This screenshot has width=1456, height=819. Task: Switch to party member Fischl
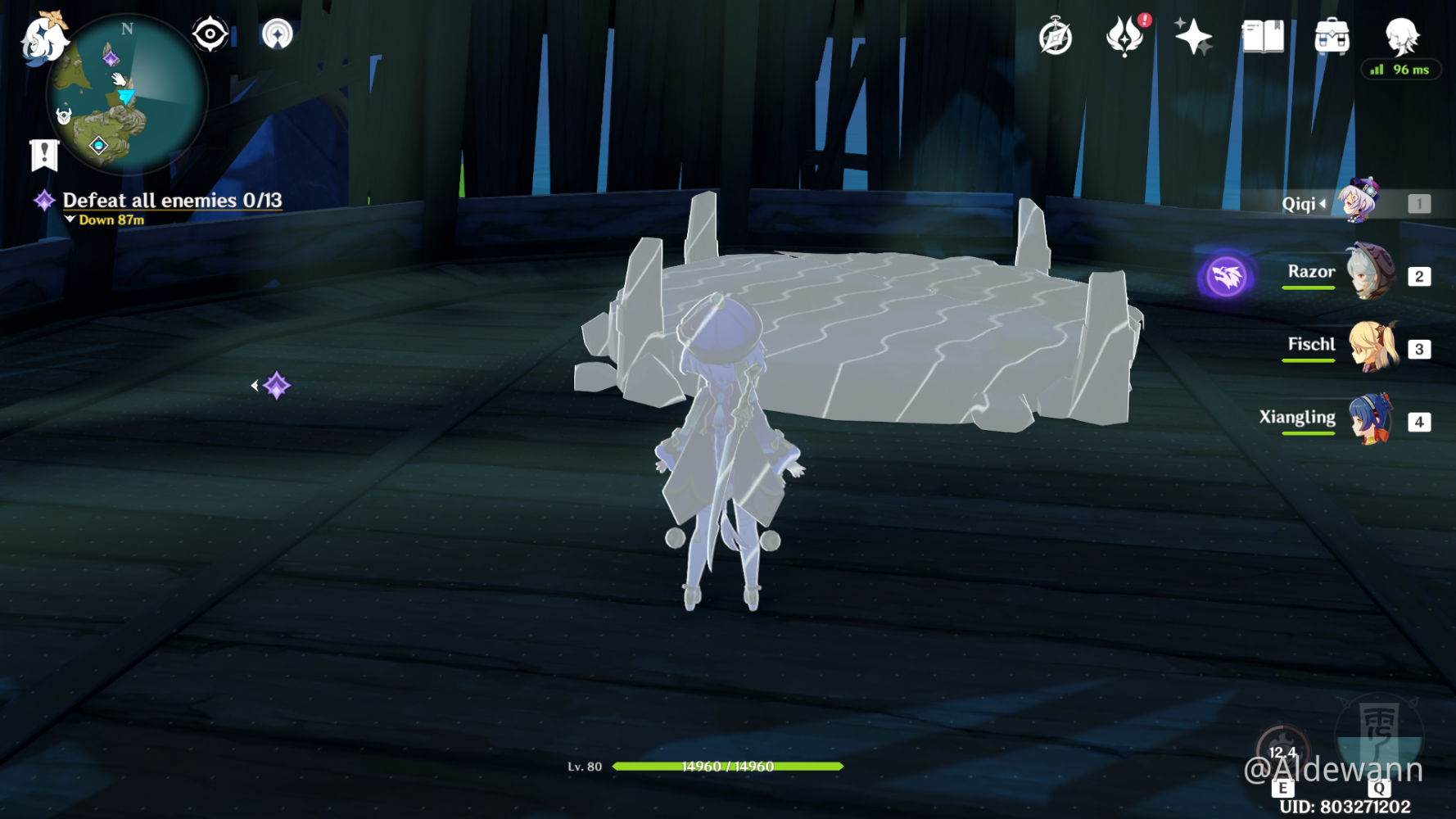[1369, 346]
